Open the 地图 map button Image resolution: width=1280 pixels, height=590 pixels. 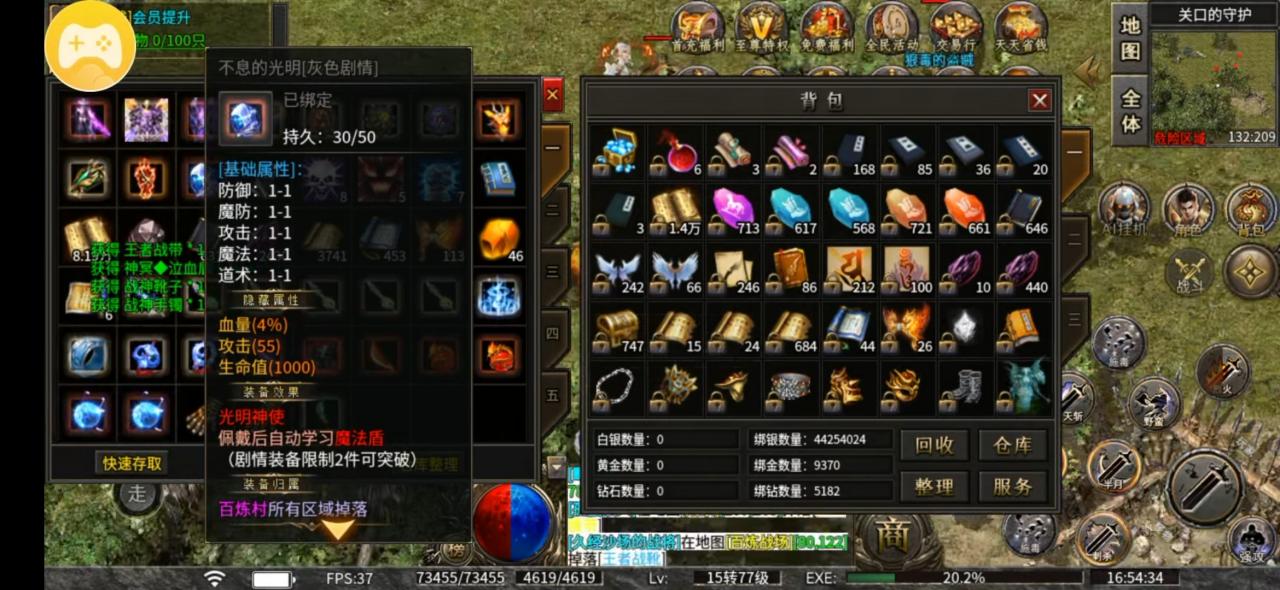[1130, 39]
